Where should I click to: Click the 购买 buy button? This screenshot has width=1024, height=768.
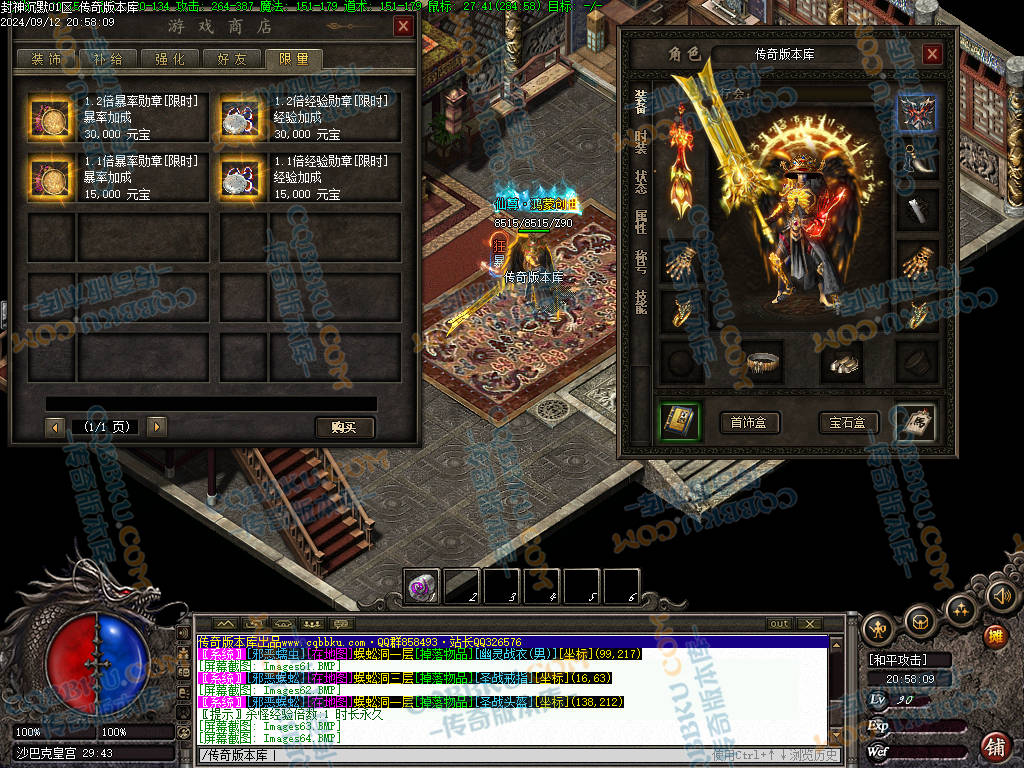[x=344, y=427]
